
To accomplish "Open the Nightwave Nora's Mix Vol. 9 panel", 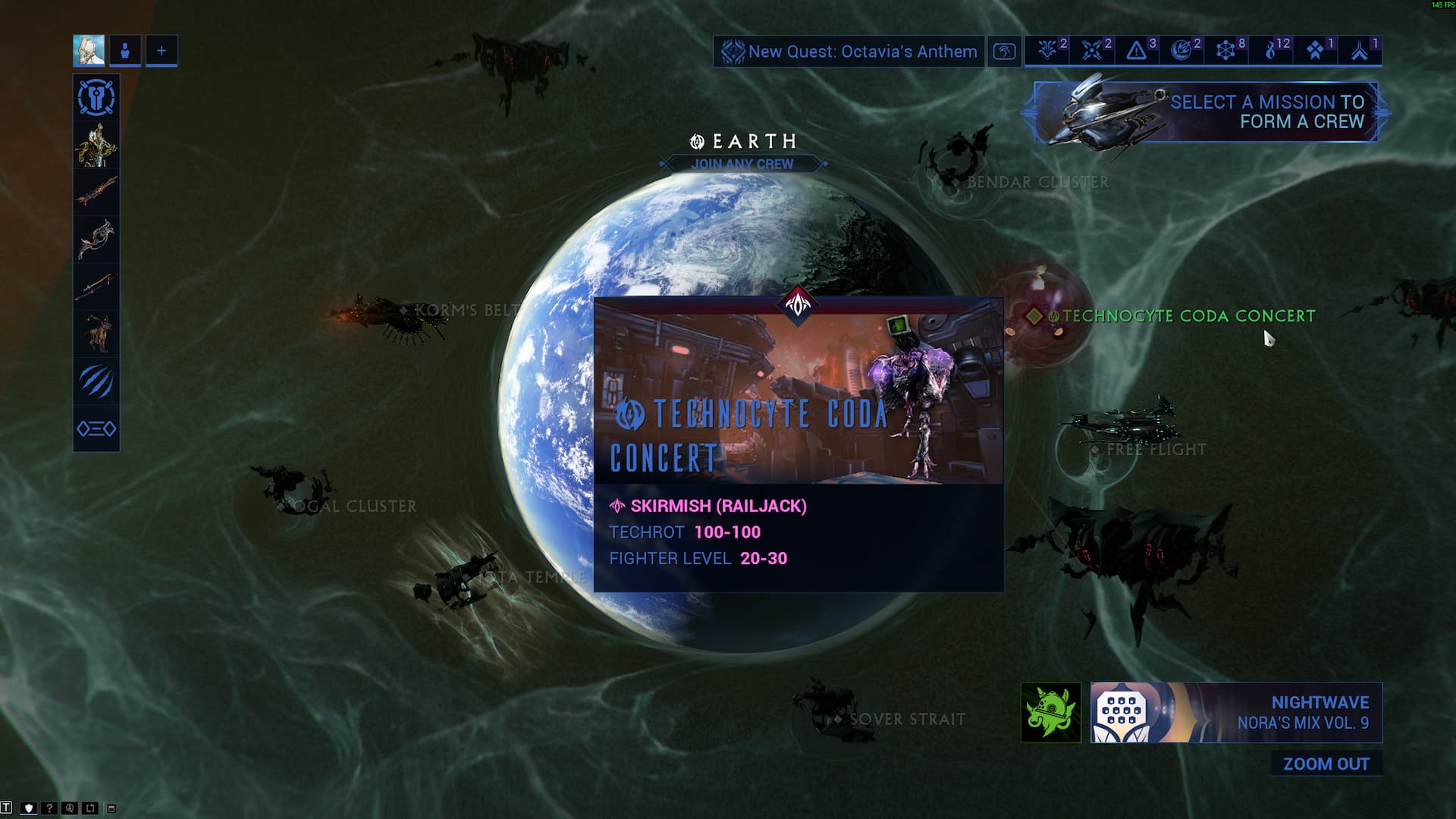I will coord(1236,713).
